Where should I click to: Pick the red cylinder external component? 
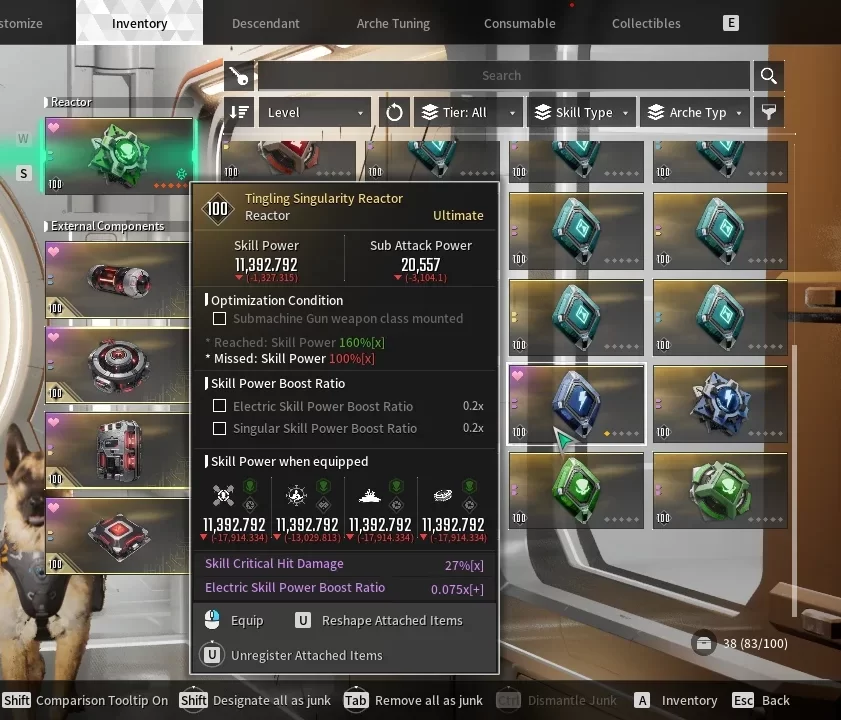point(118,281)
